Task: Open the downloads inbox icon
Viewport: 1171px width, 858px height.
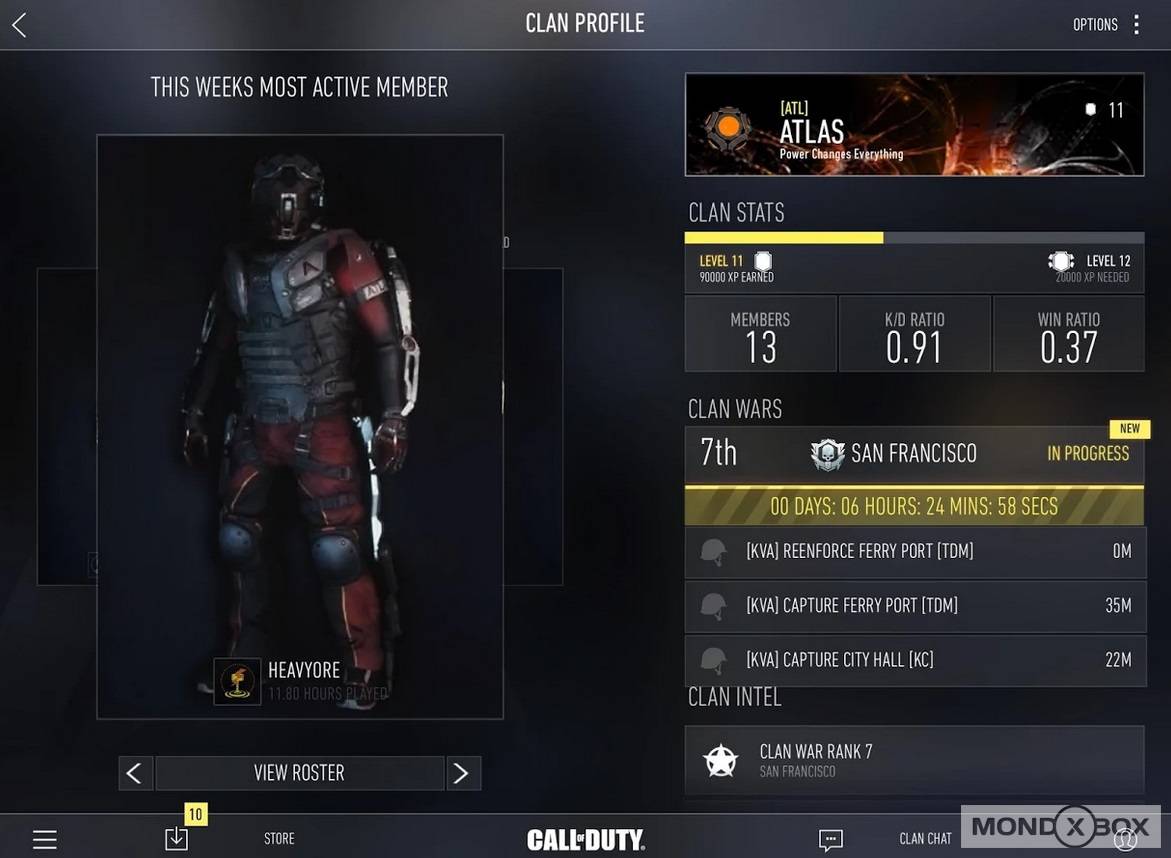Action: (x=177, y=838)
